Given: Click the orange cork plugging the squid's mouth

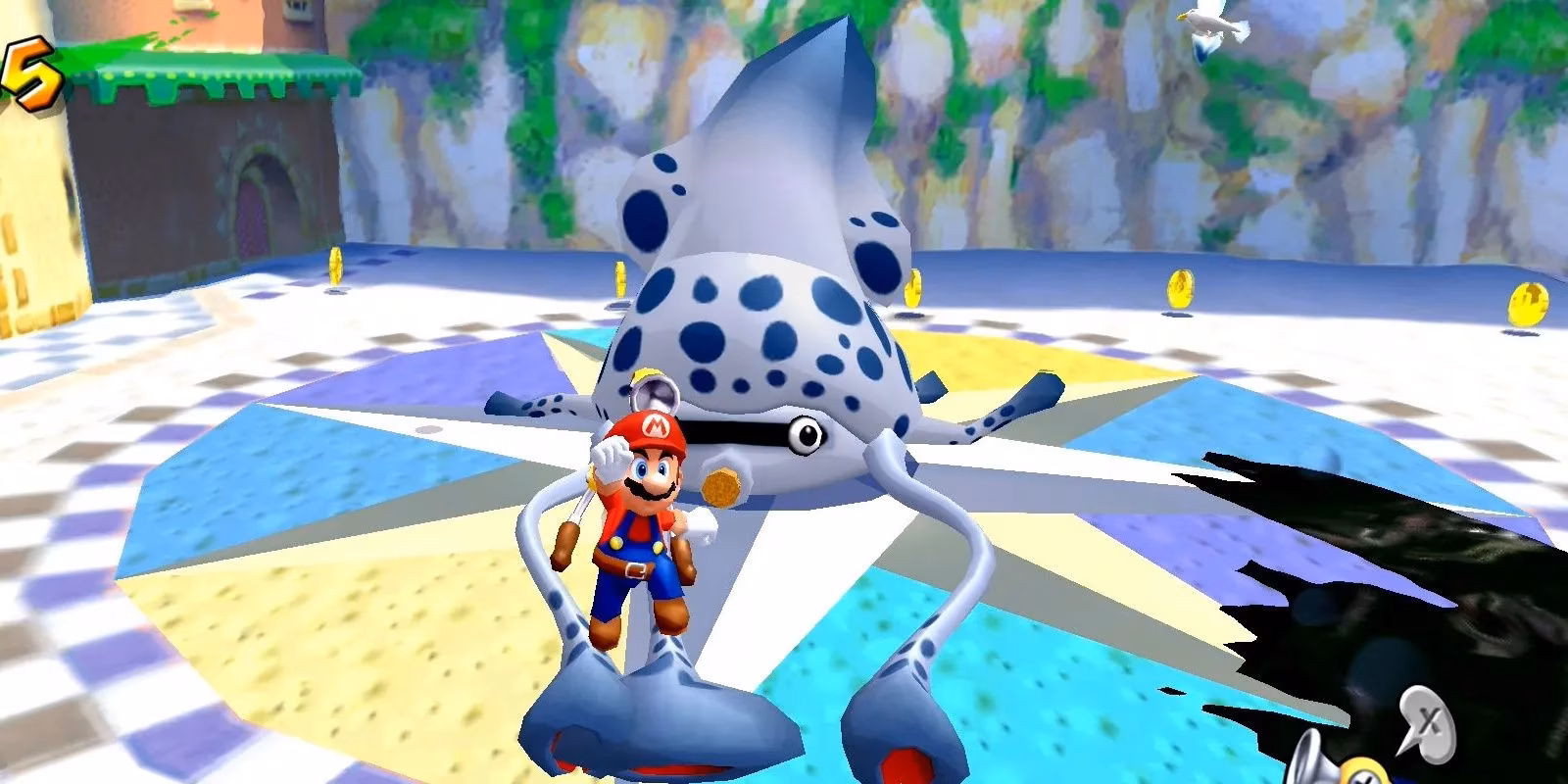Looking at the screenshot, I should [720, 485].
